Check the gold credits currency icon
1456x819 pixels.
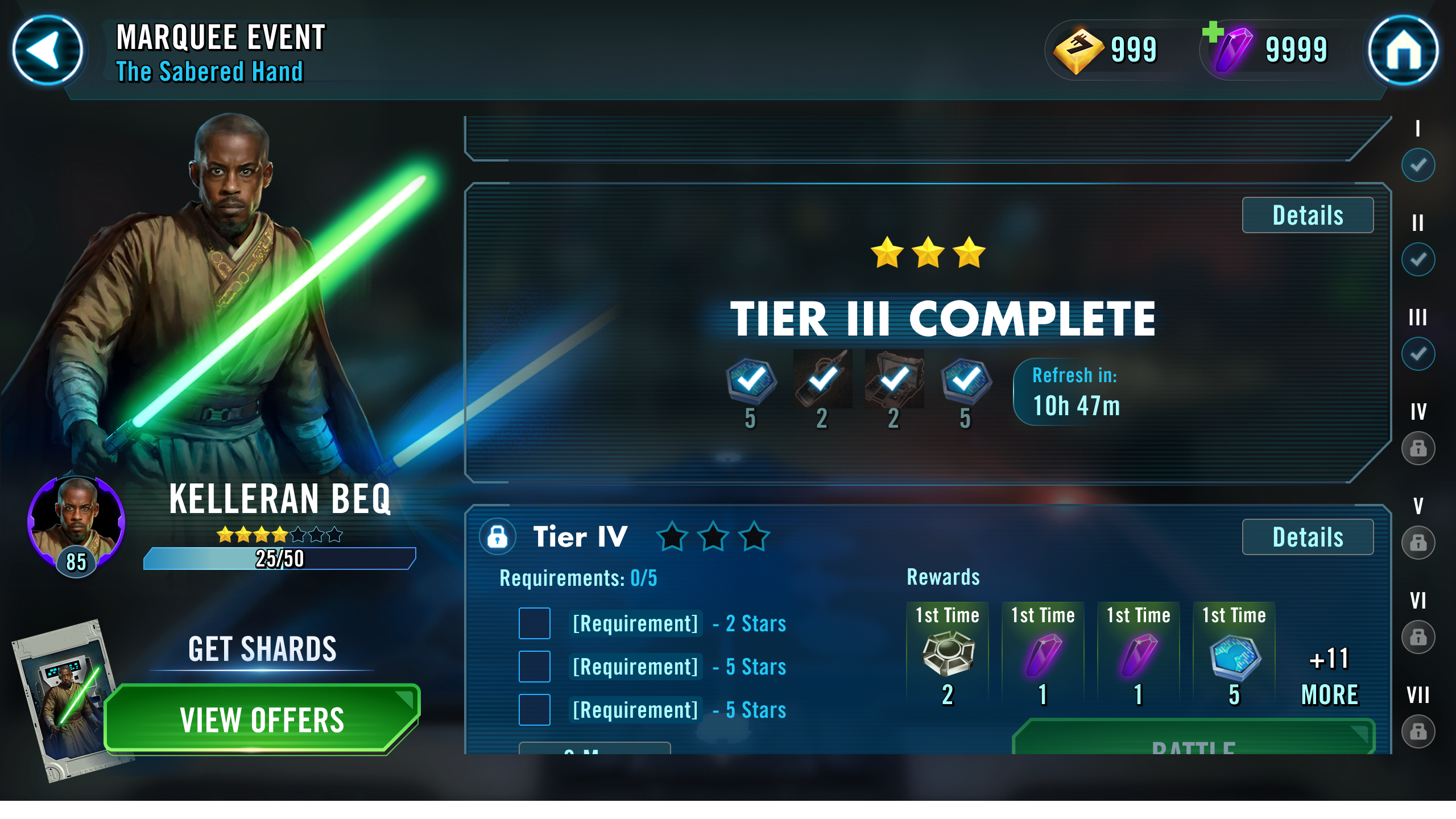tap(1078, 51)
